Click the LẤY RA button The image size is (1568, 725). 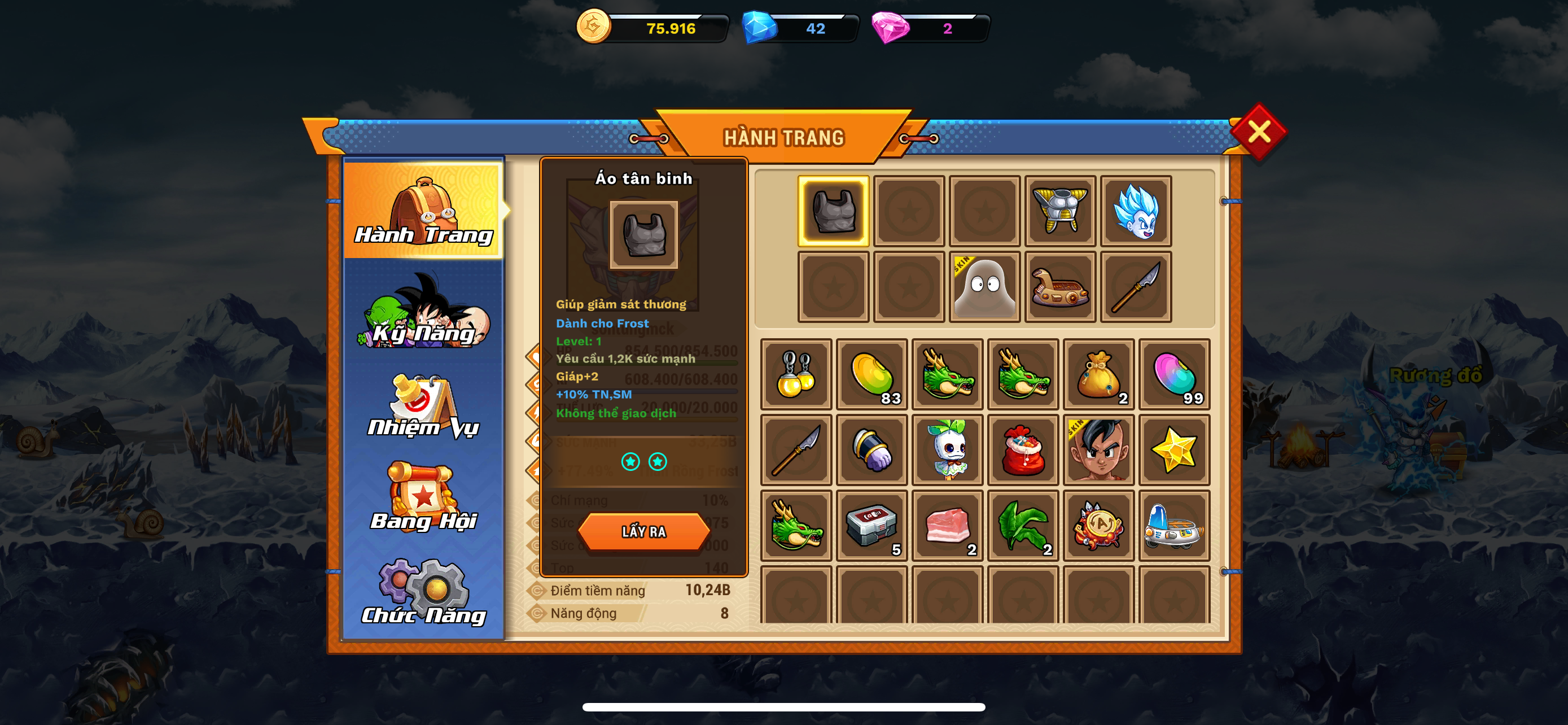pos(643,531)
